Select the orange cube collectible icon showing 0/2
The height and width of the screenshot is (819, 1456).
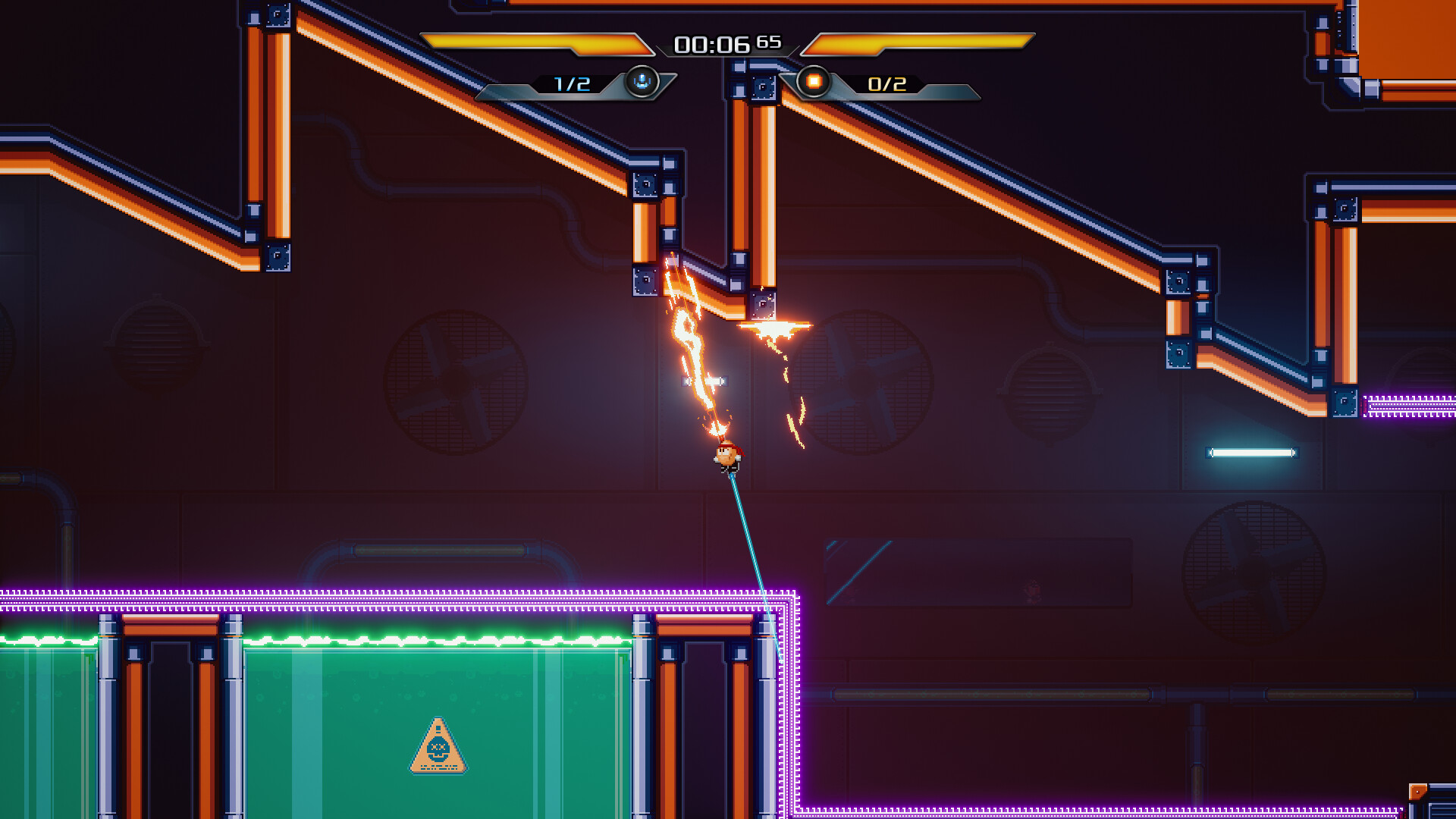815,83
